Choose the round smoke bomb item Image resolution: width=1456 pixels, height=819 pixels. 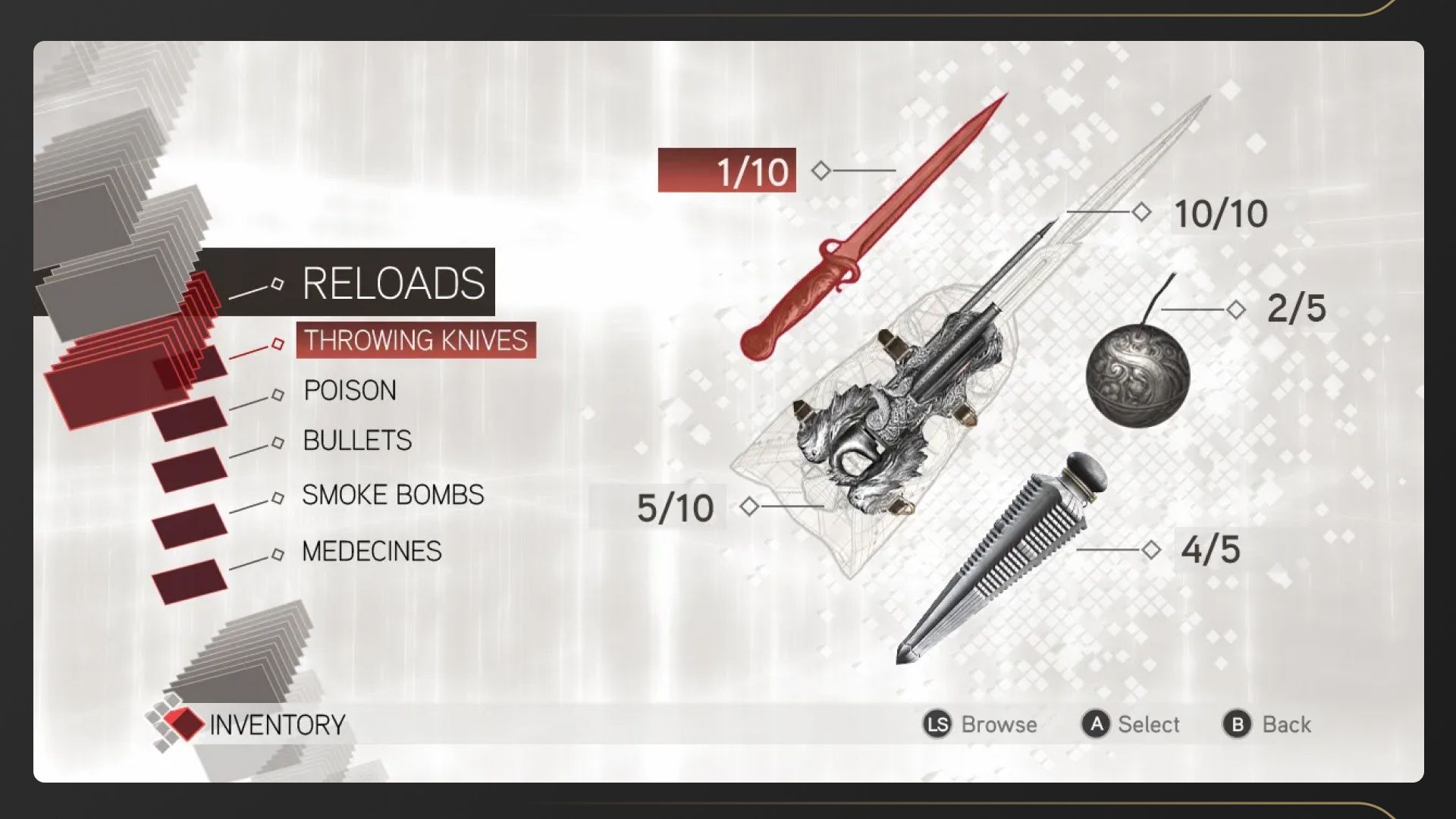pyautogui.click(x=1137, y=375)
